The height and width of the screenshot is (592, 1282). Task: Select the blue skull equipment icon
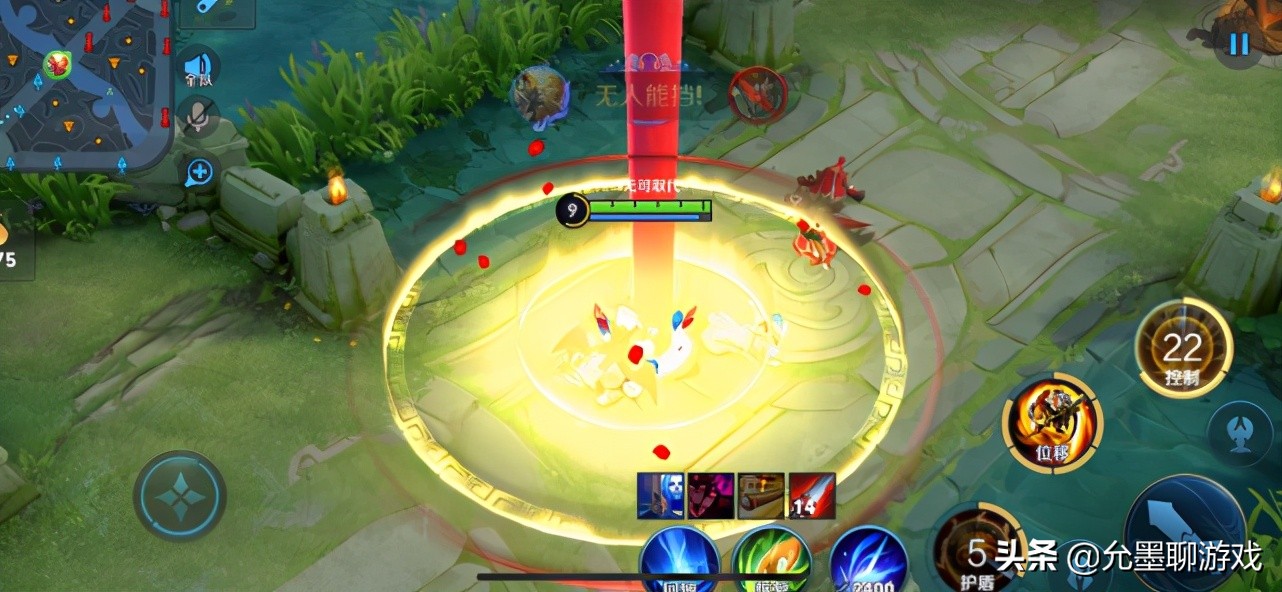[660, 495]
